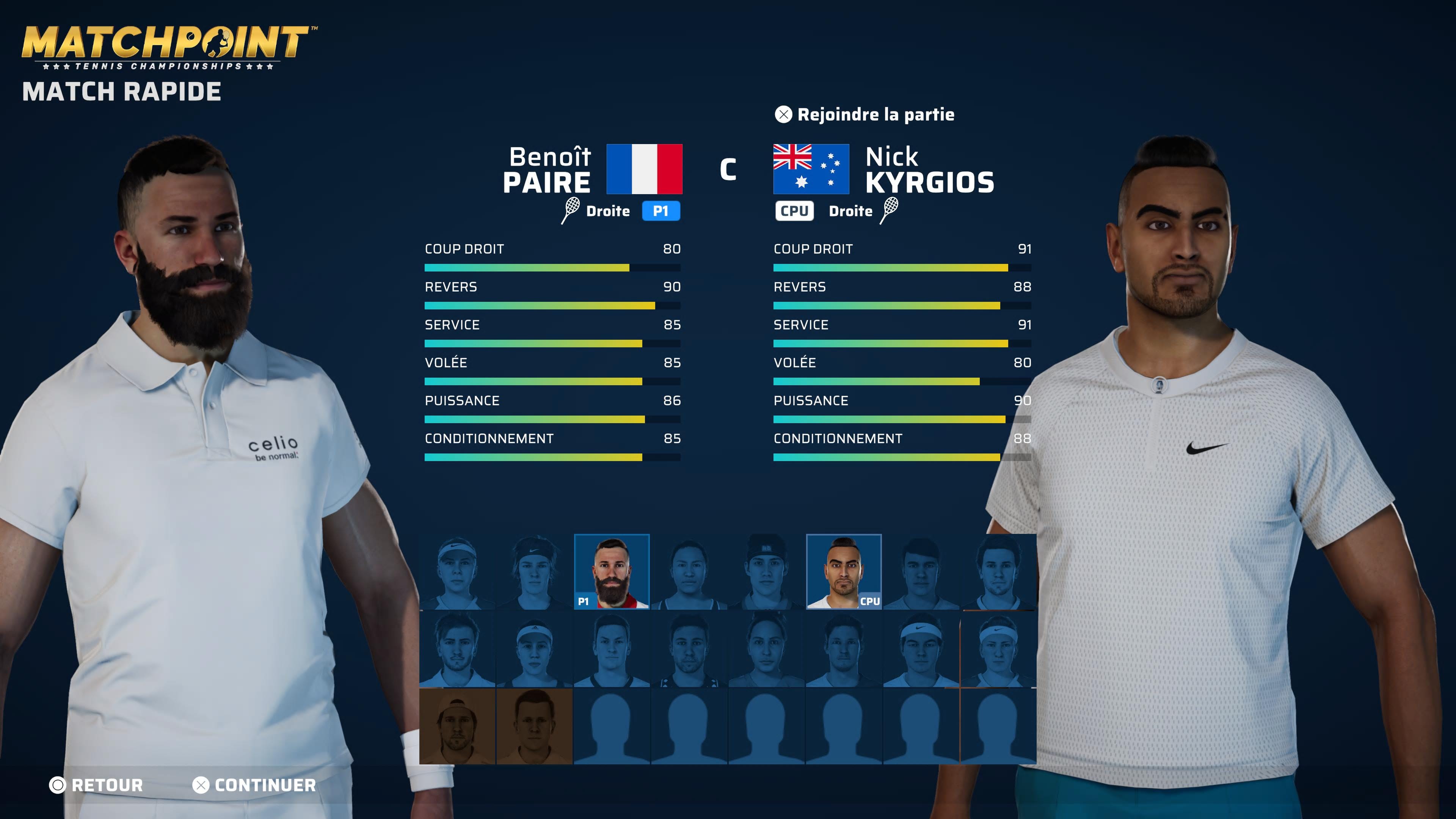The width and height of the screenshot is (1456, 819).
Task: Select Benoît Paire's bearded P1 portrait
Action: (x=612, y=571)
